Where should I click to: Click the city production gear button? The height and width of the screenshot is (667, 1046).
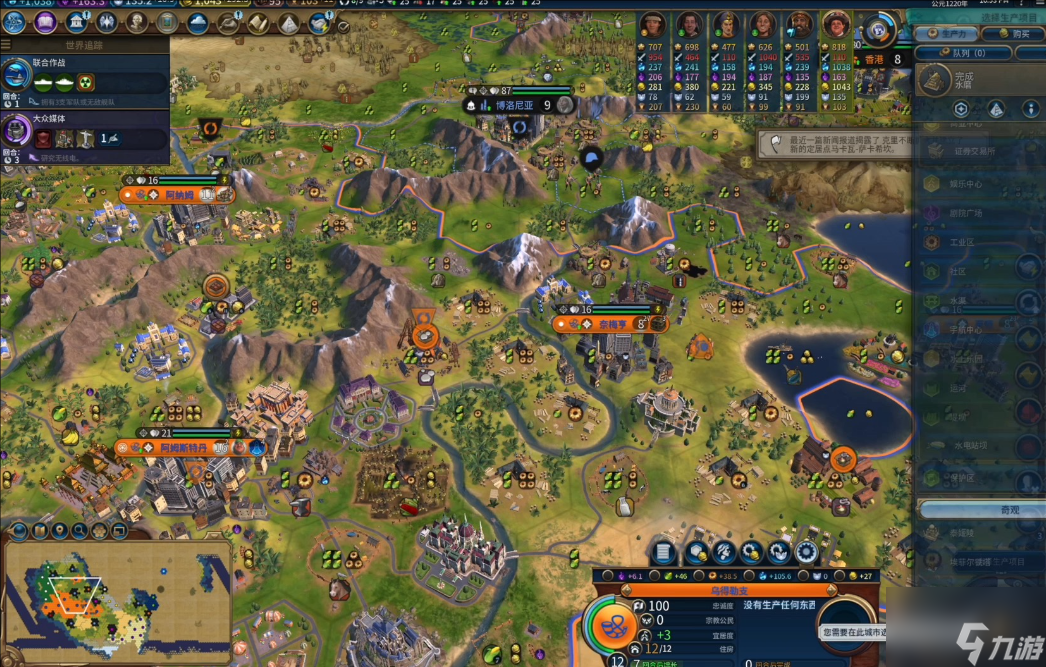point(806,552)
